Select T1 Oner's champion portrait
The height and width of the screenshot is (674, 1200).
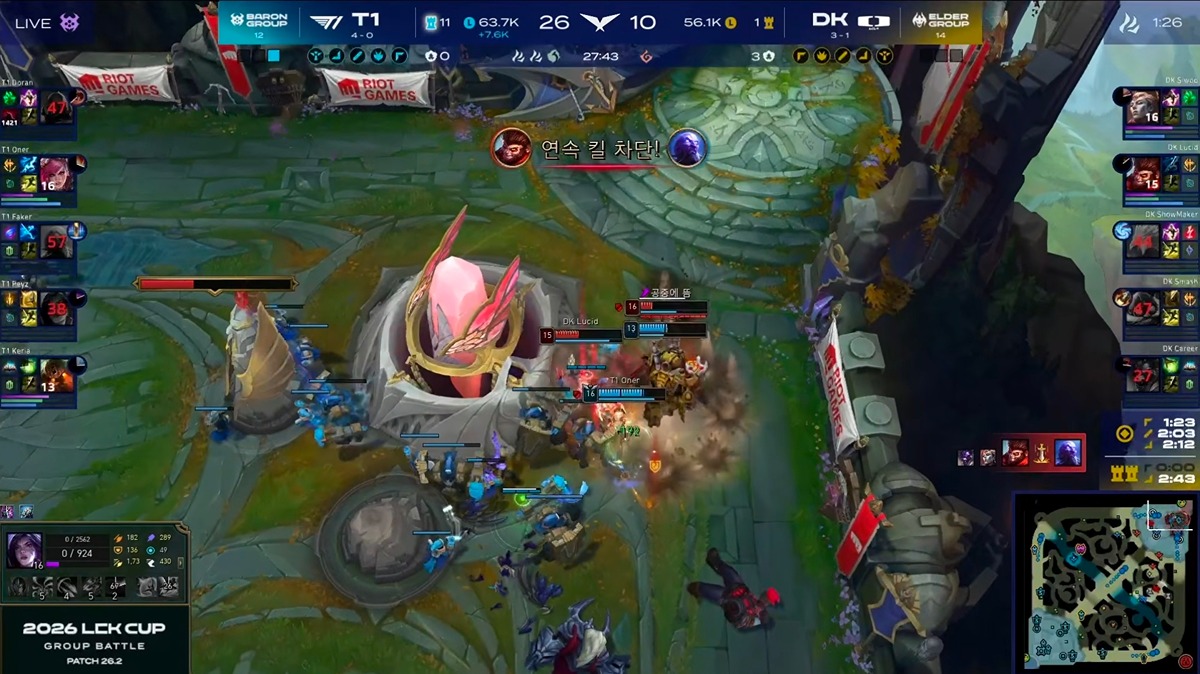click(56, 173)
